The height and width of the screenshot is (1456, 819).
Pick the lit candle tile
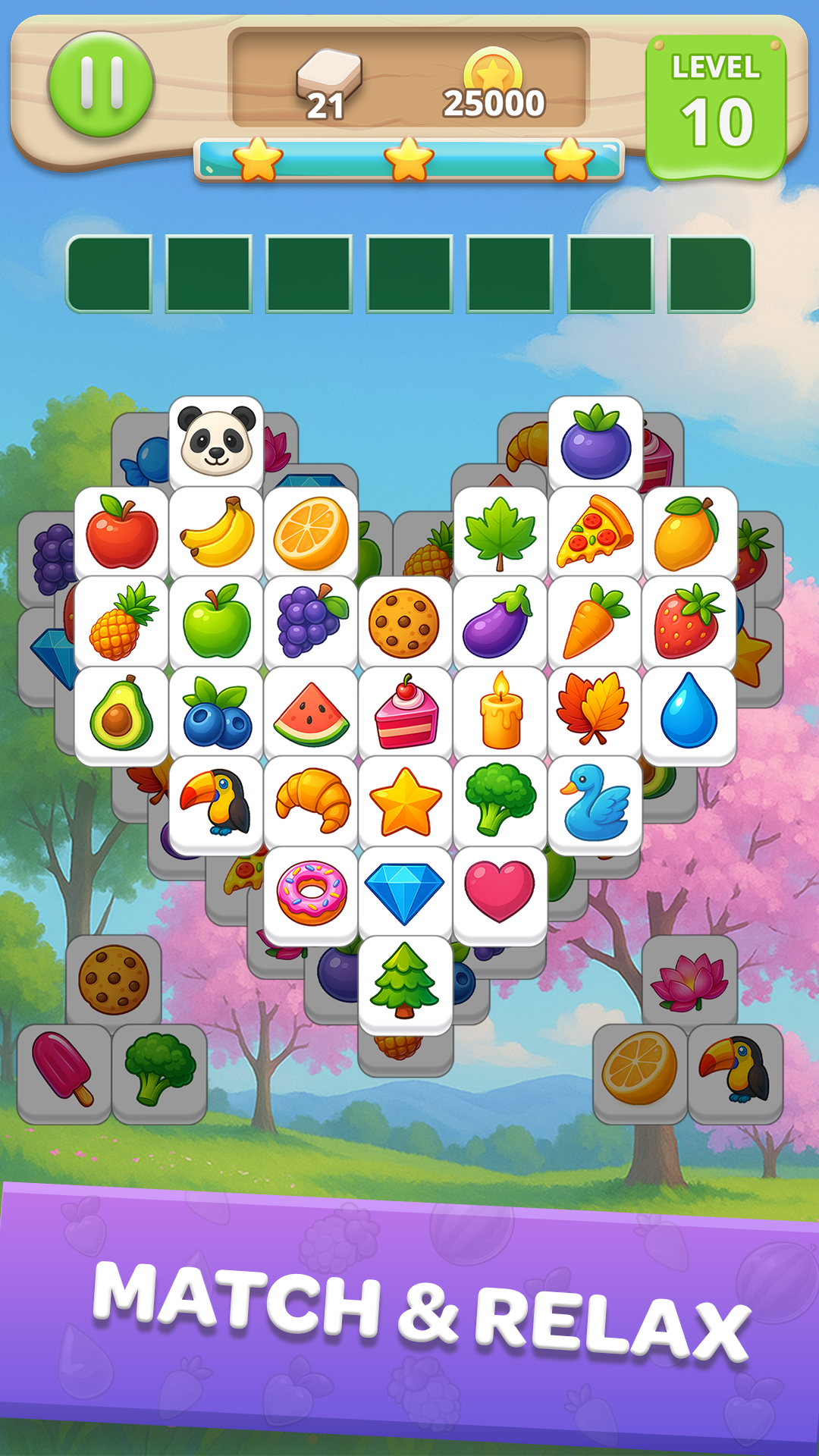pyautogui.click(x=500, y=714)
